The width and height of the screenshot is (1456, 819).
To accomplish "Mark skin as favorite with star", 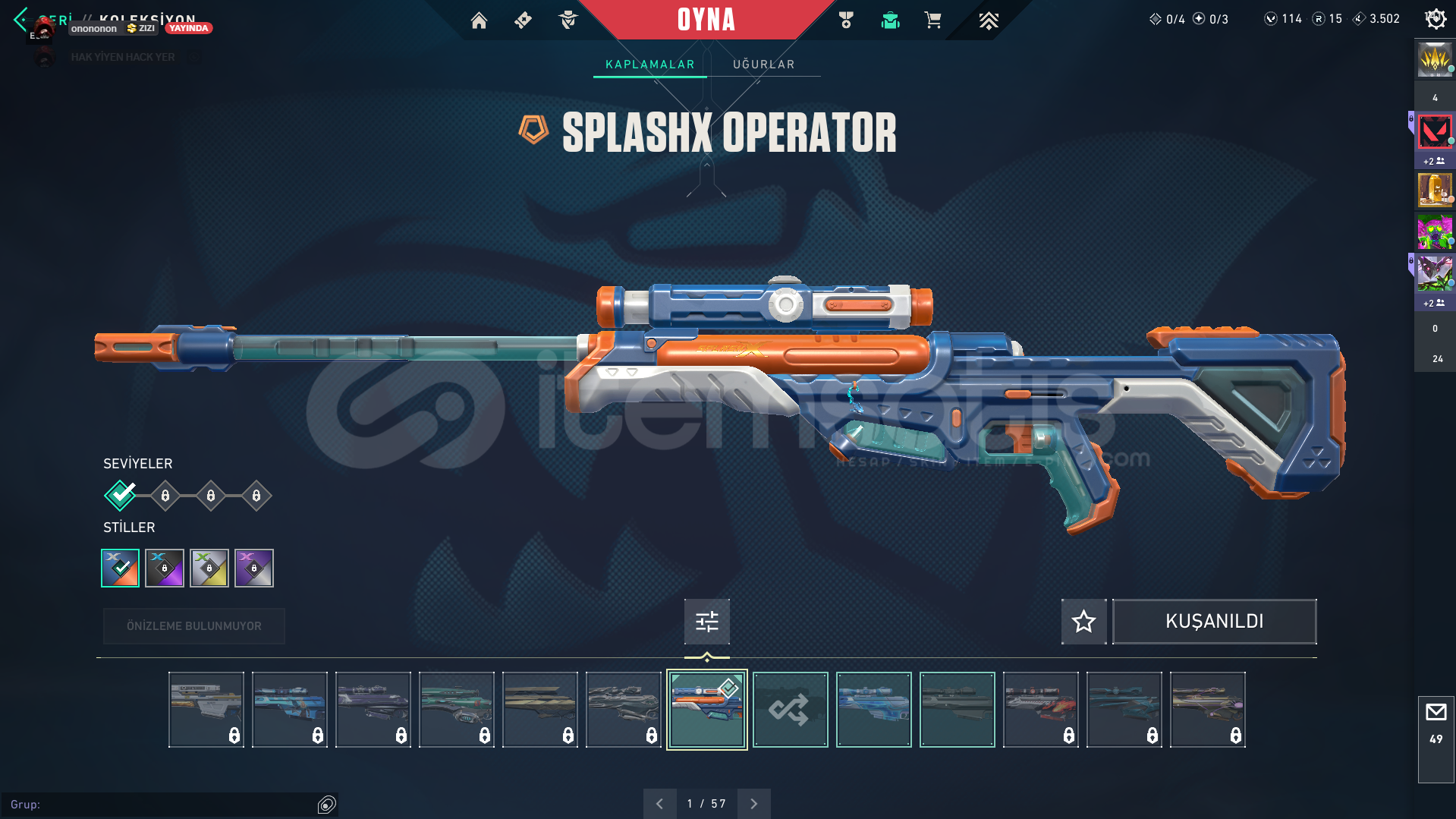I will 1083,622.
